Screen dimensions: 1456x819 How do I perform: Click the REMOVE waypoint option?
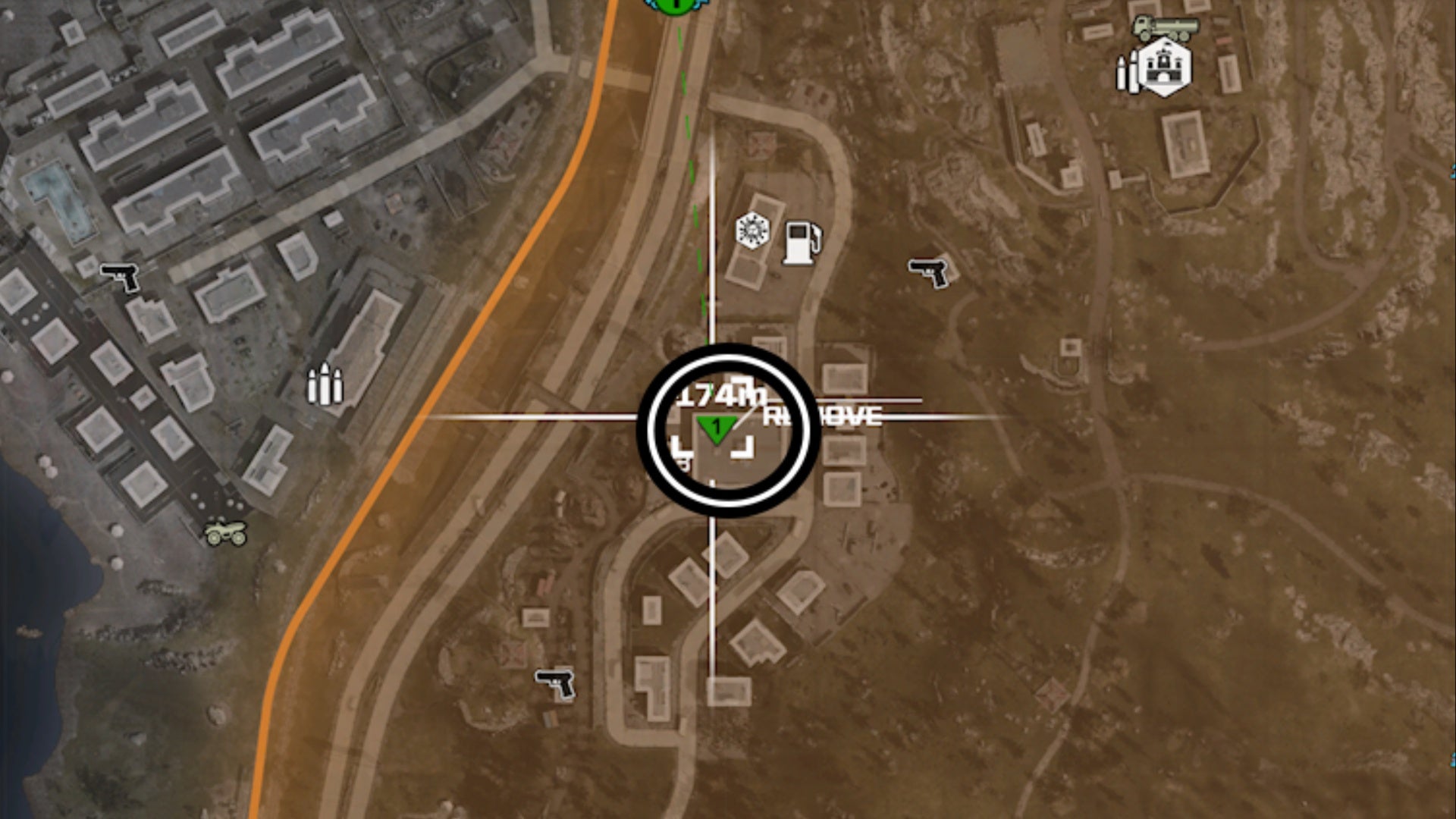(x=821, y=416)
